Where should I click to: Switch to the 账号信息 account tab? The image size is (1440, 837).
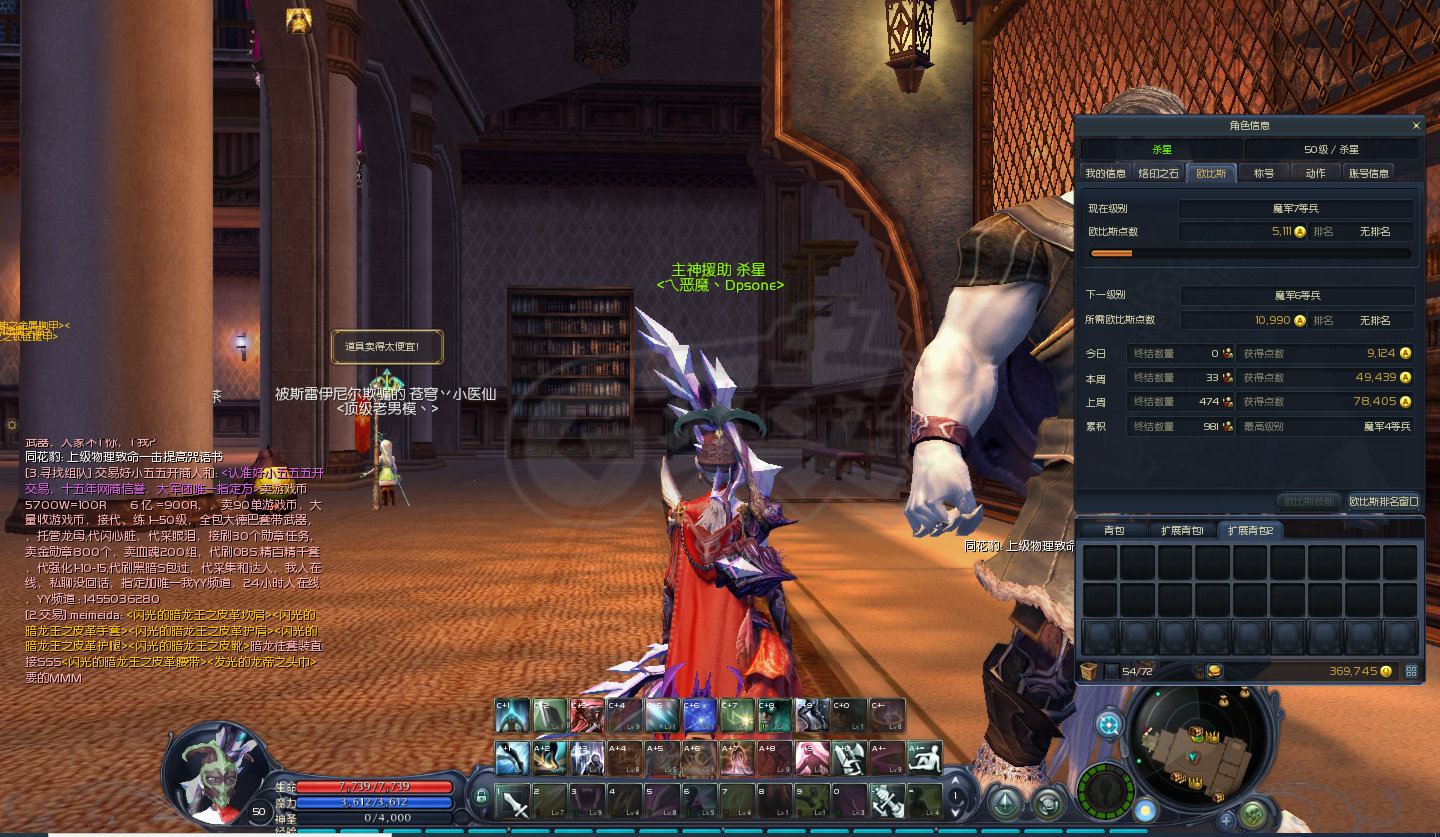pos(1369,173)
